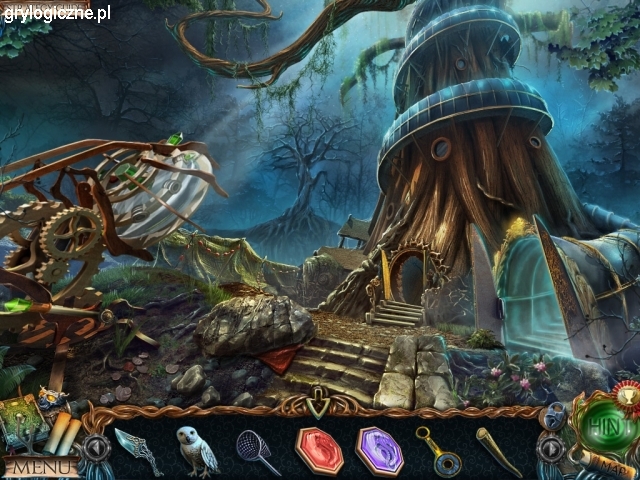
Task: Choose the red octagonal gem token
Action: point(319,449)
